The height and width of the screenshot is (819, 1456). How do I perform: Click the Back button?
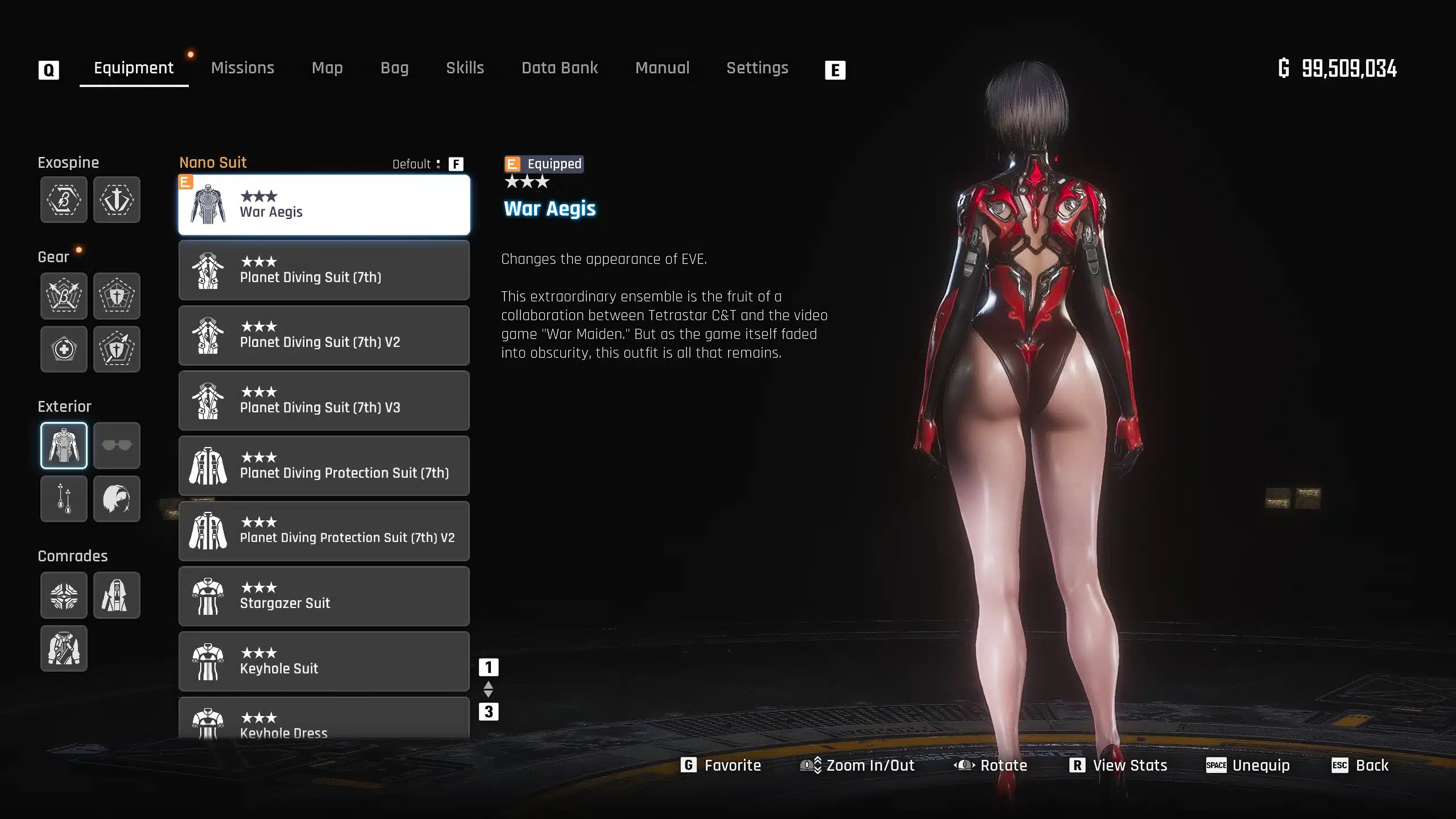point(1360,766)
